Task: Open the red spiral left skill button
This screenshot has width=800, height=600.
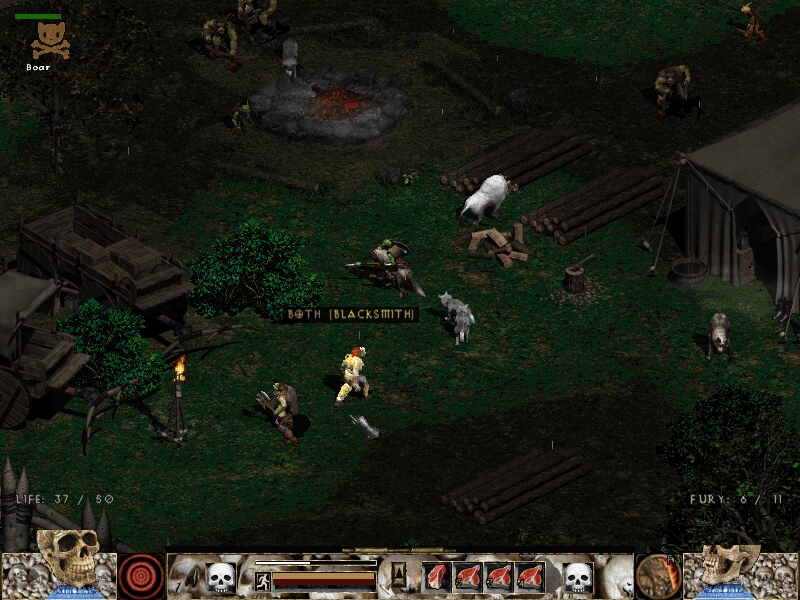Action: [141, 576]
